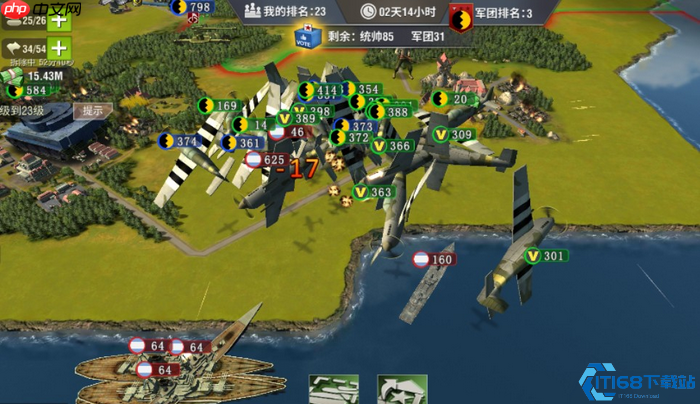
Task: Open the blue VOTE ballot box
Action: (306, 36)
